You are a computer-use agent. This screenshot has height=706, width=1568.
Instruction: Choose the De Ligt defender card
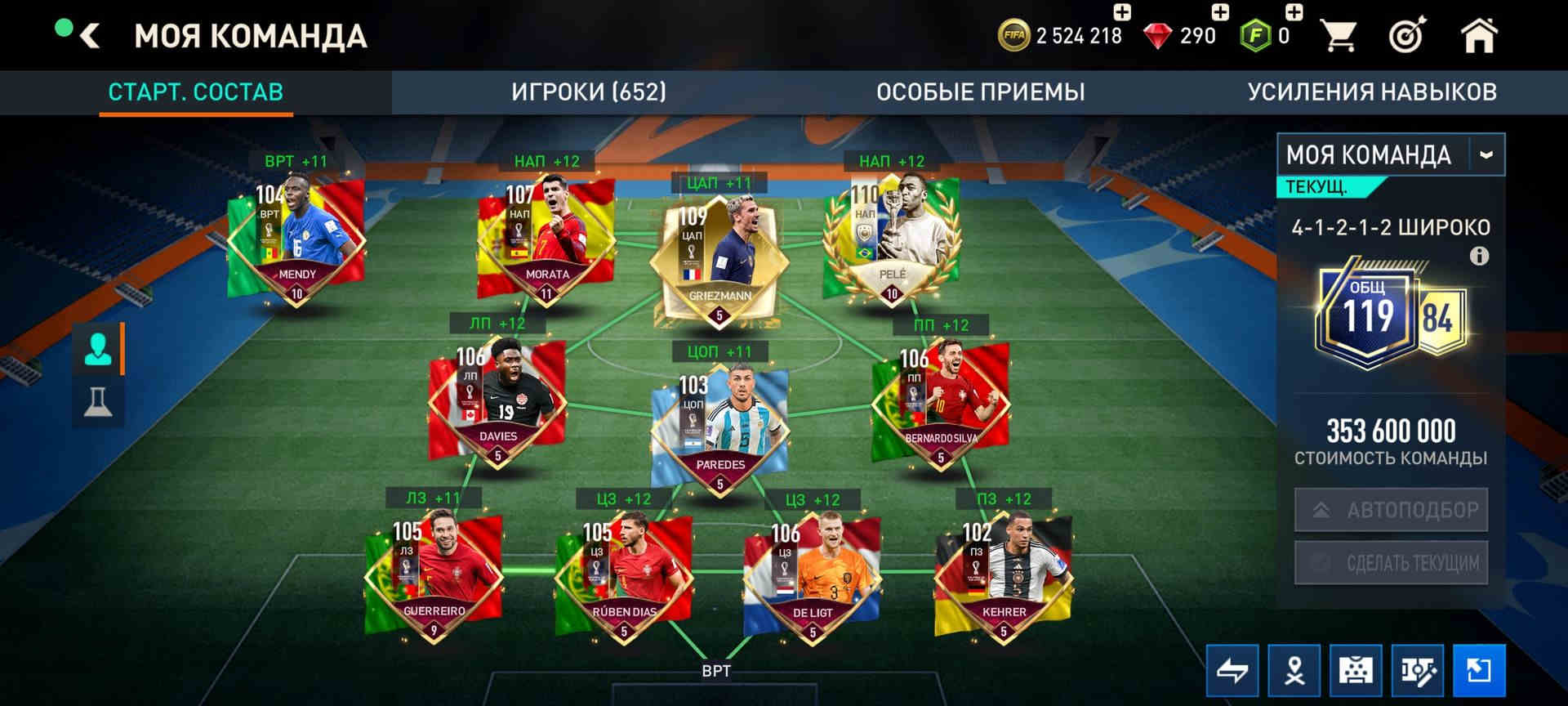coord(812,575)
